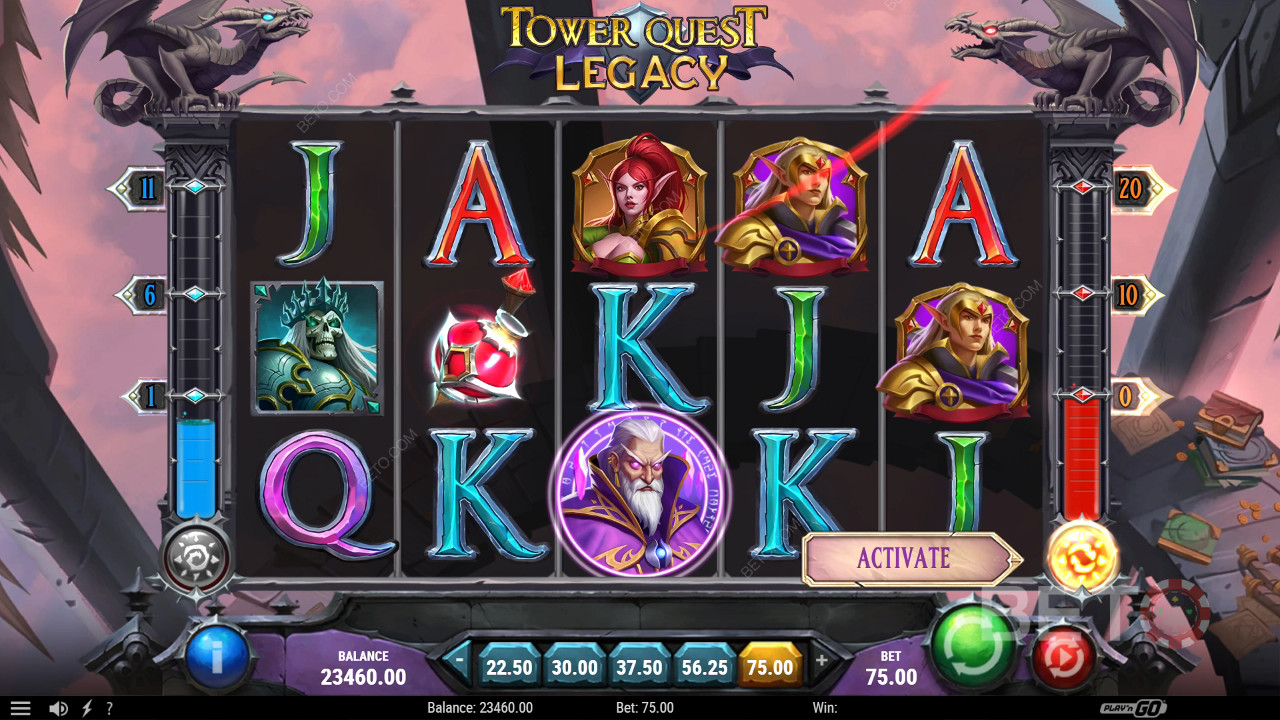
Task: Open the hamburger menu
Action: 20,708
